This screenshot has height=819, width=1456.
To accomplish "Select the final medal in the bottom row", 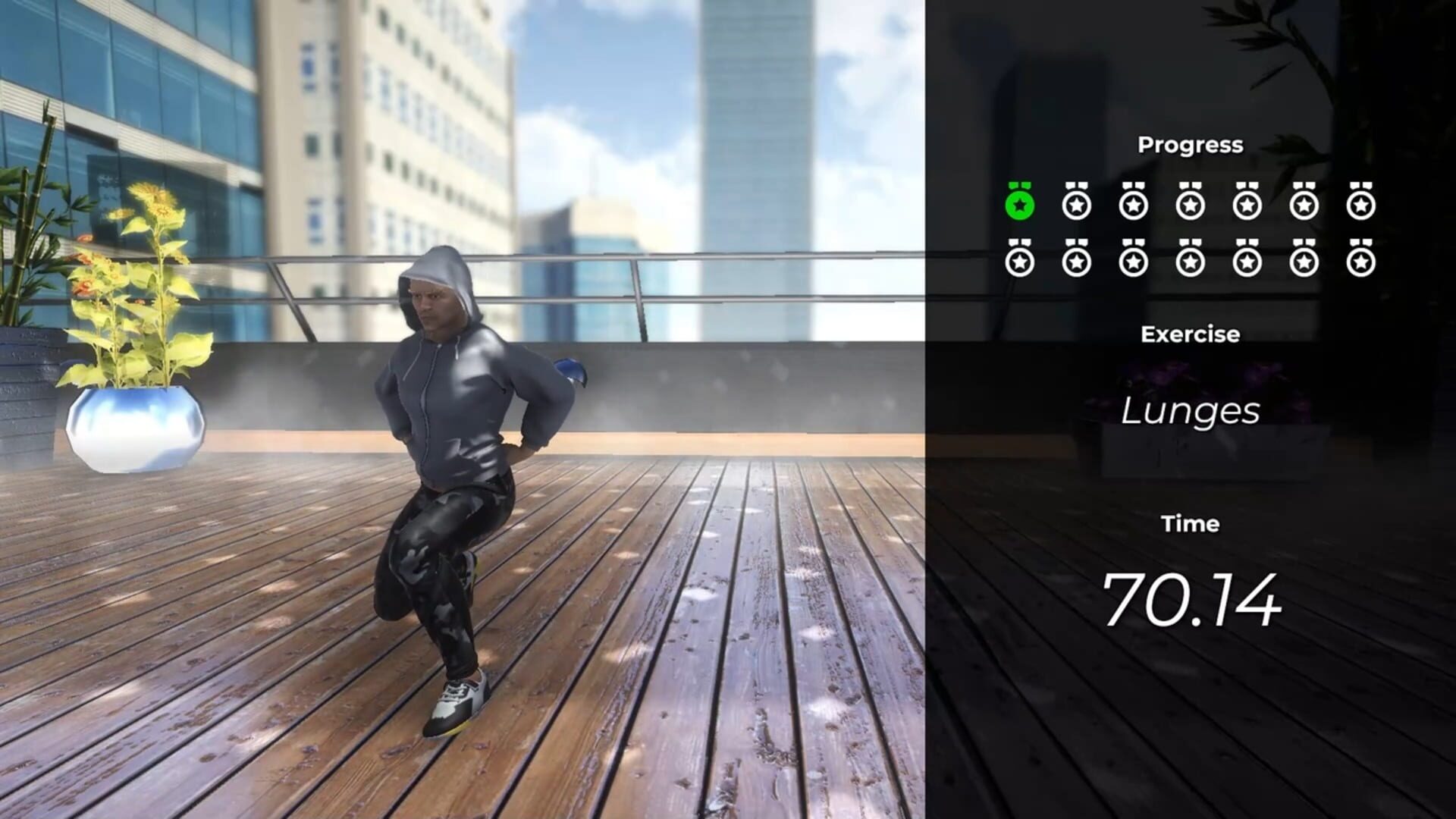I will pyautogui.click(x=1363, y=262).
